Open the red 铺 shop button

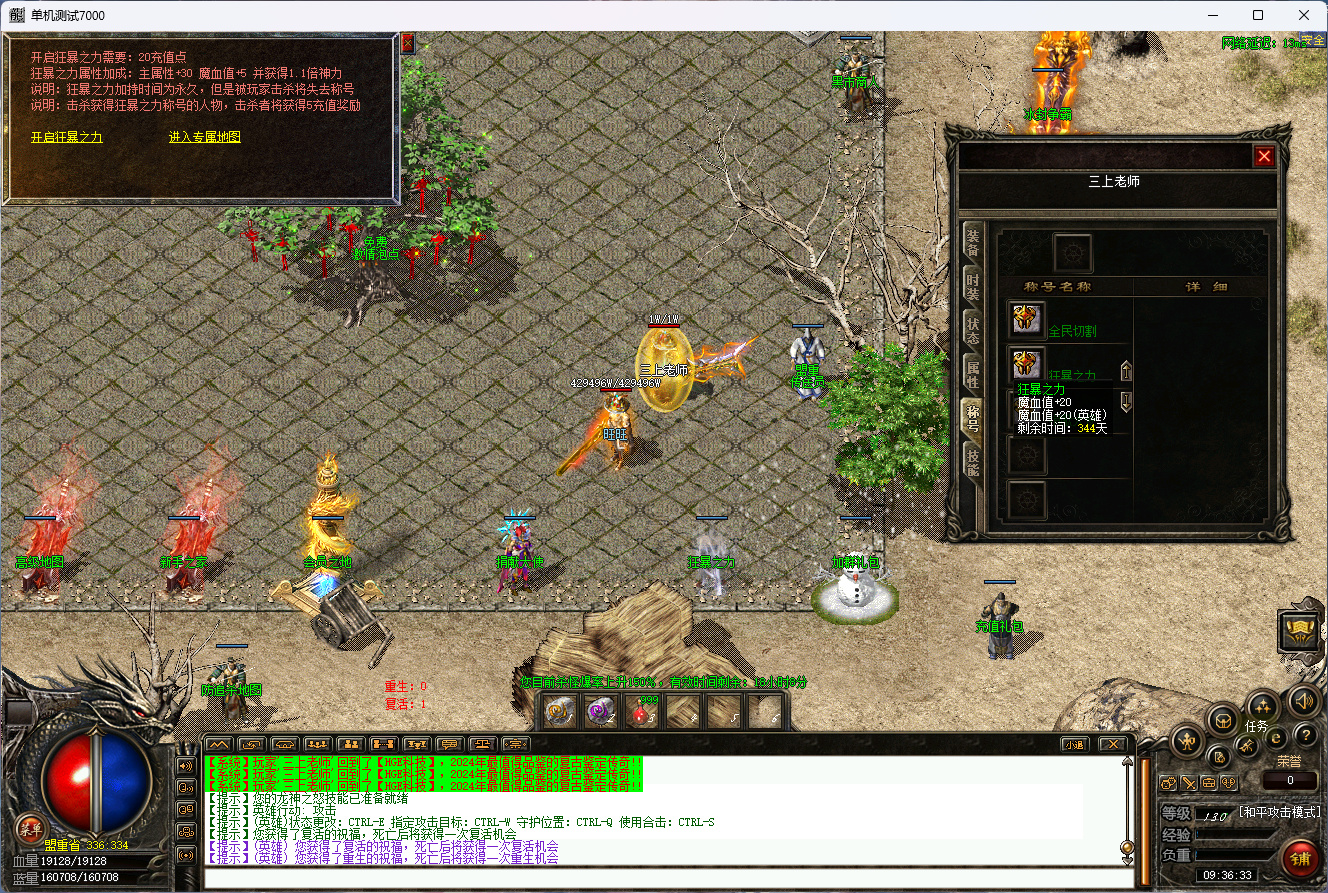[1301, 858]
